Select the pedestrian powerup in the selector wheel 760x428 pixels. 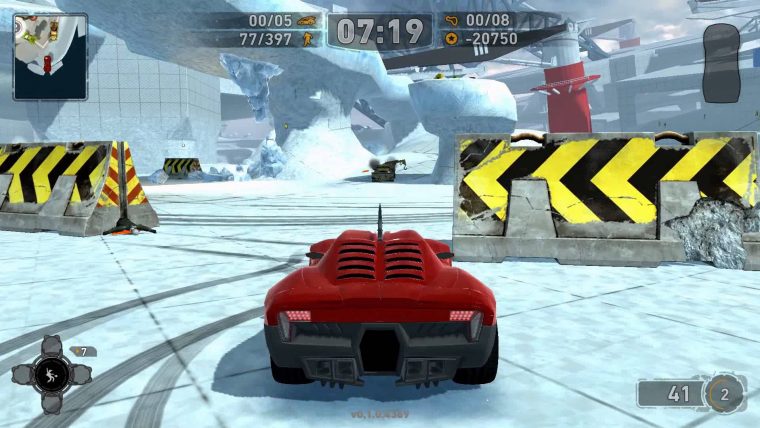tap(50, 374)
